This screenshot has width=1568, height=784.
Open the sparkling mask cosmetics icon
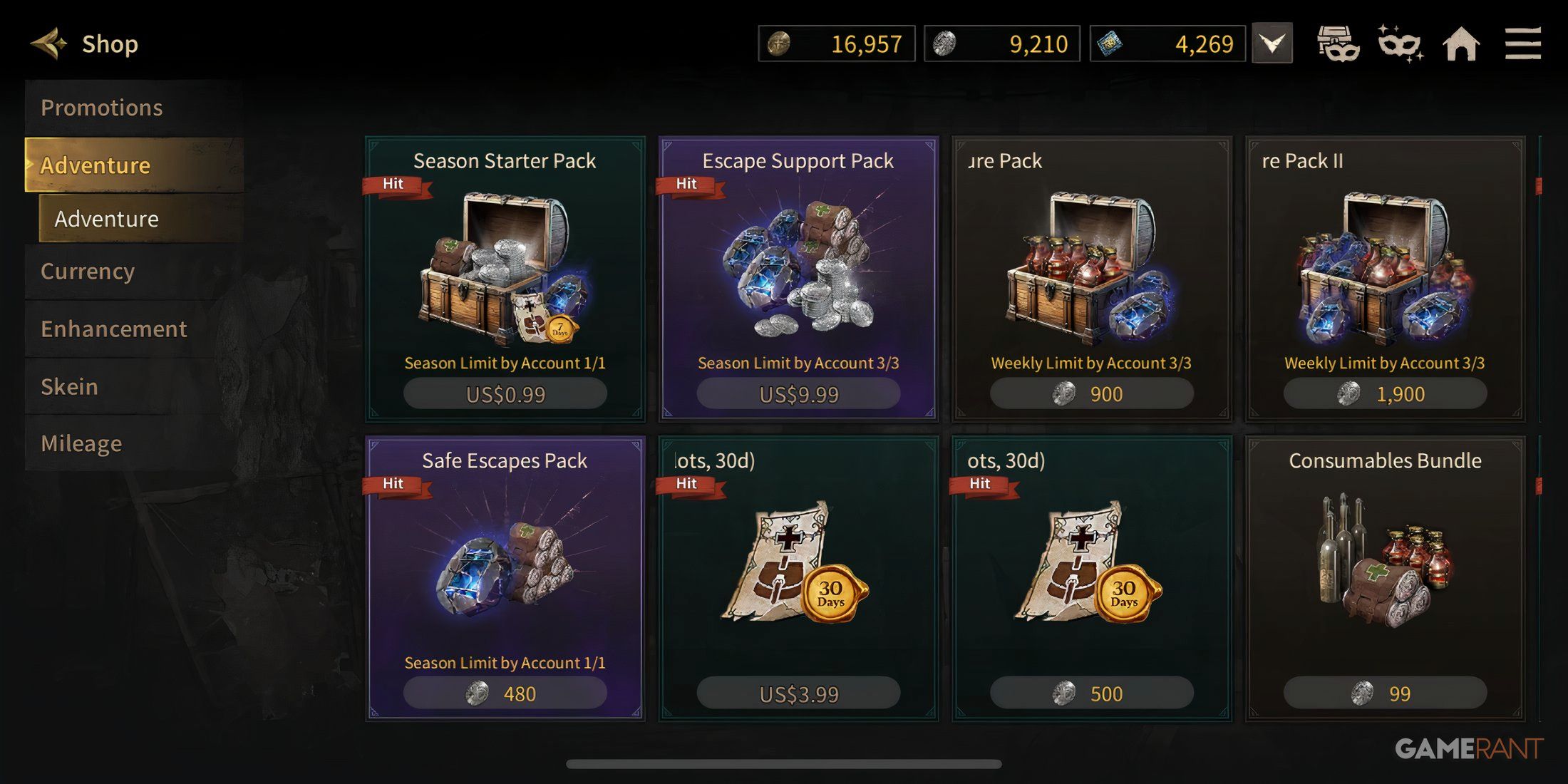(x=1399, y=44)
